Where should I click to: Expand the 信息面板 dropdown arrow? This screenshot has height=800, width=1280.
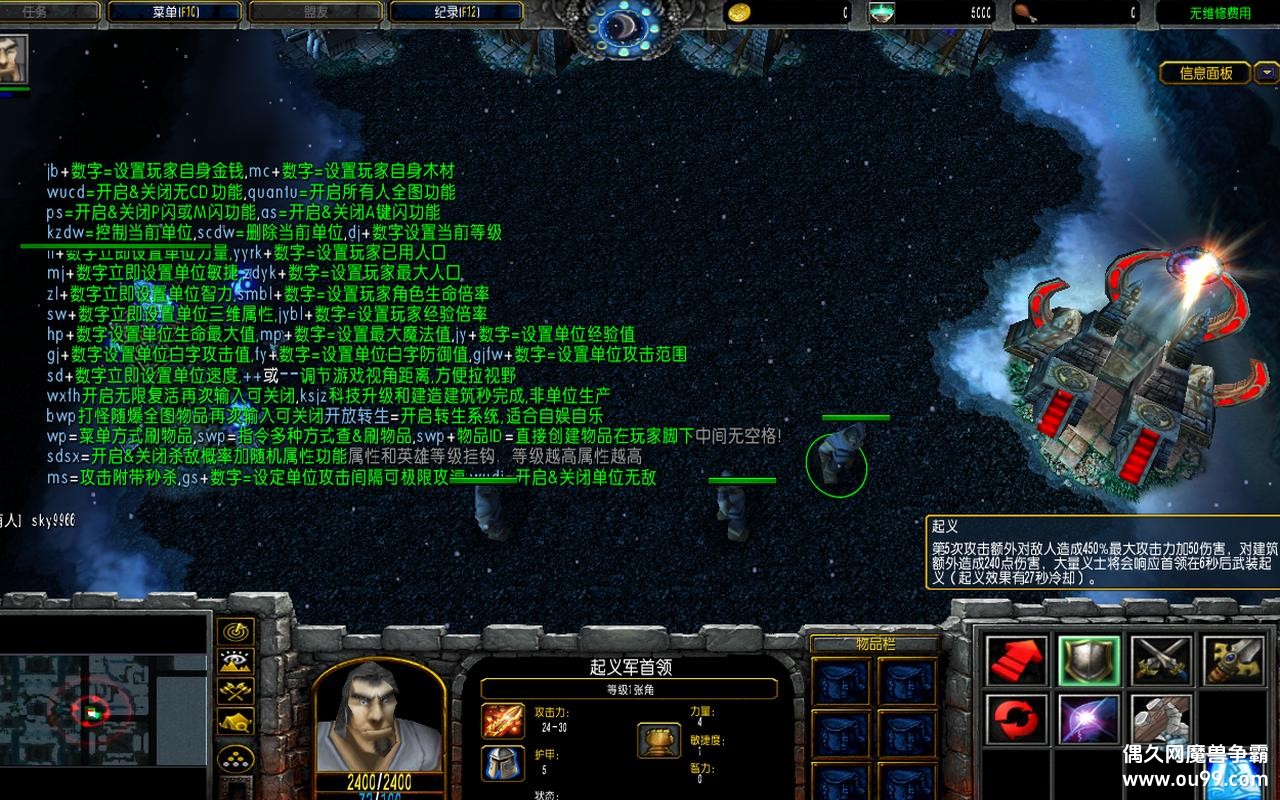[1266, 72]
